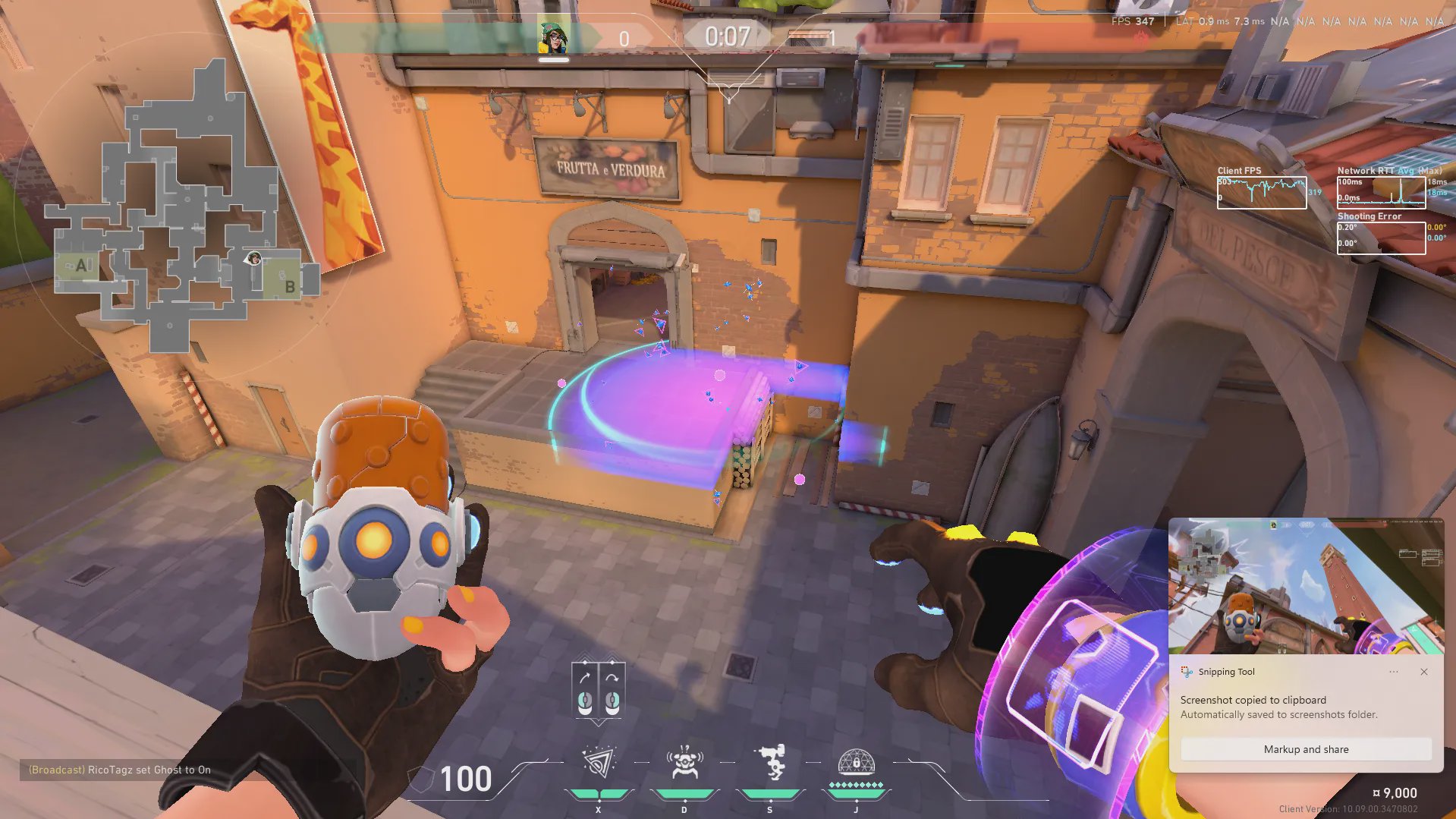1456x819 pixels.
Task: Select the B site marker on minimap
Action: tap(289, 286)
